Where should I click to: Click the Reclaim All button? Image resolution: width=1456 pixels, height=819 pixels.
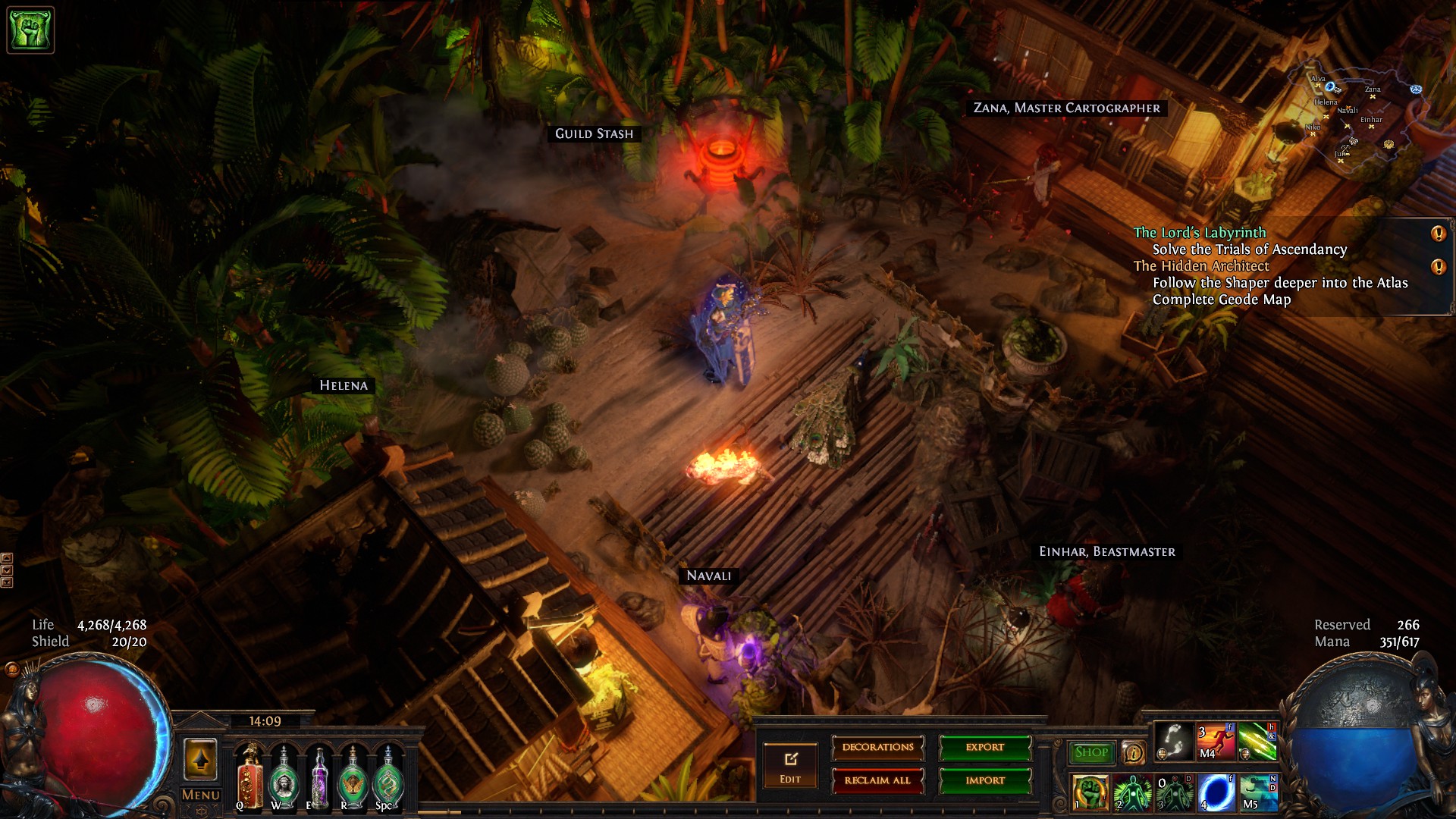(x=877, y=780)
